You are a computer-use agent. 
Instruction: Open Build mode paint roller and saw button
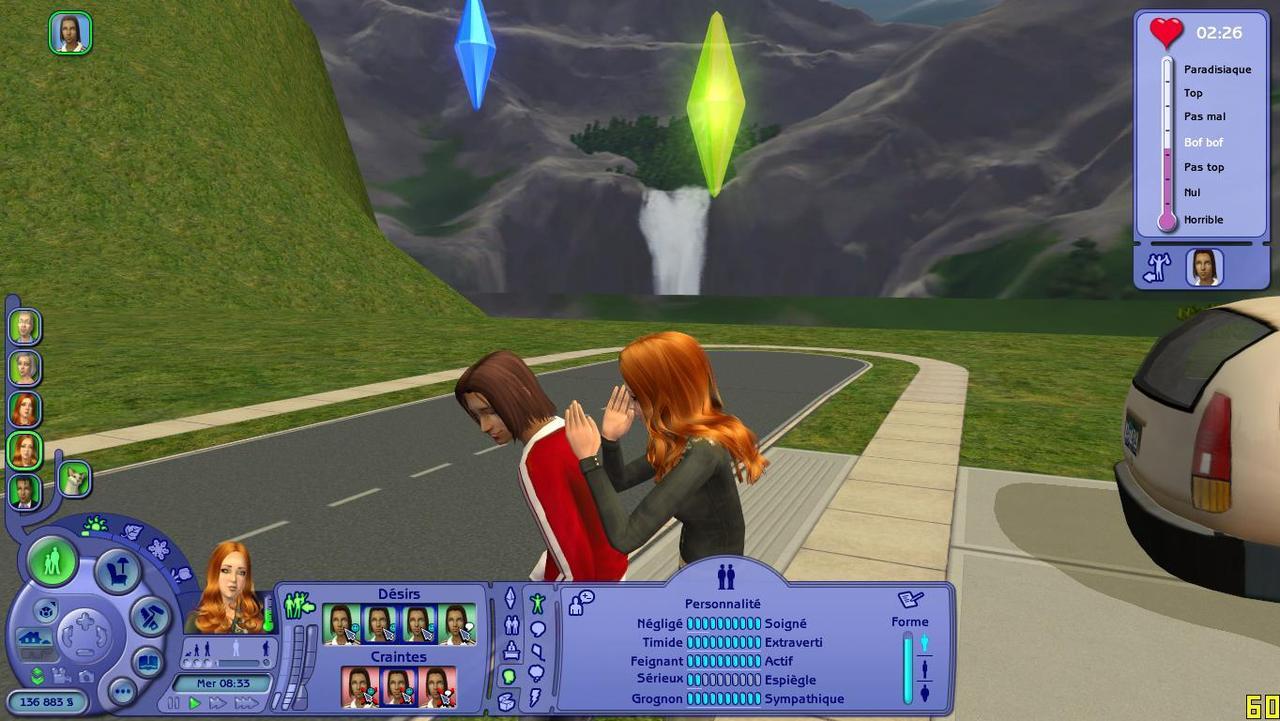150,616
